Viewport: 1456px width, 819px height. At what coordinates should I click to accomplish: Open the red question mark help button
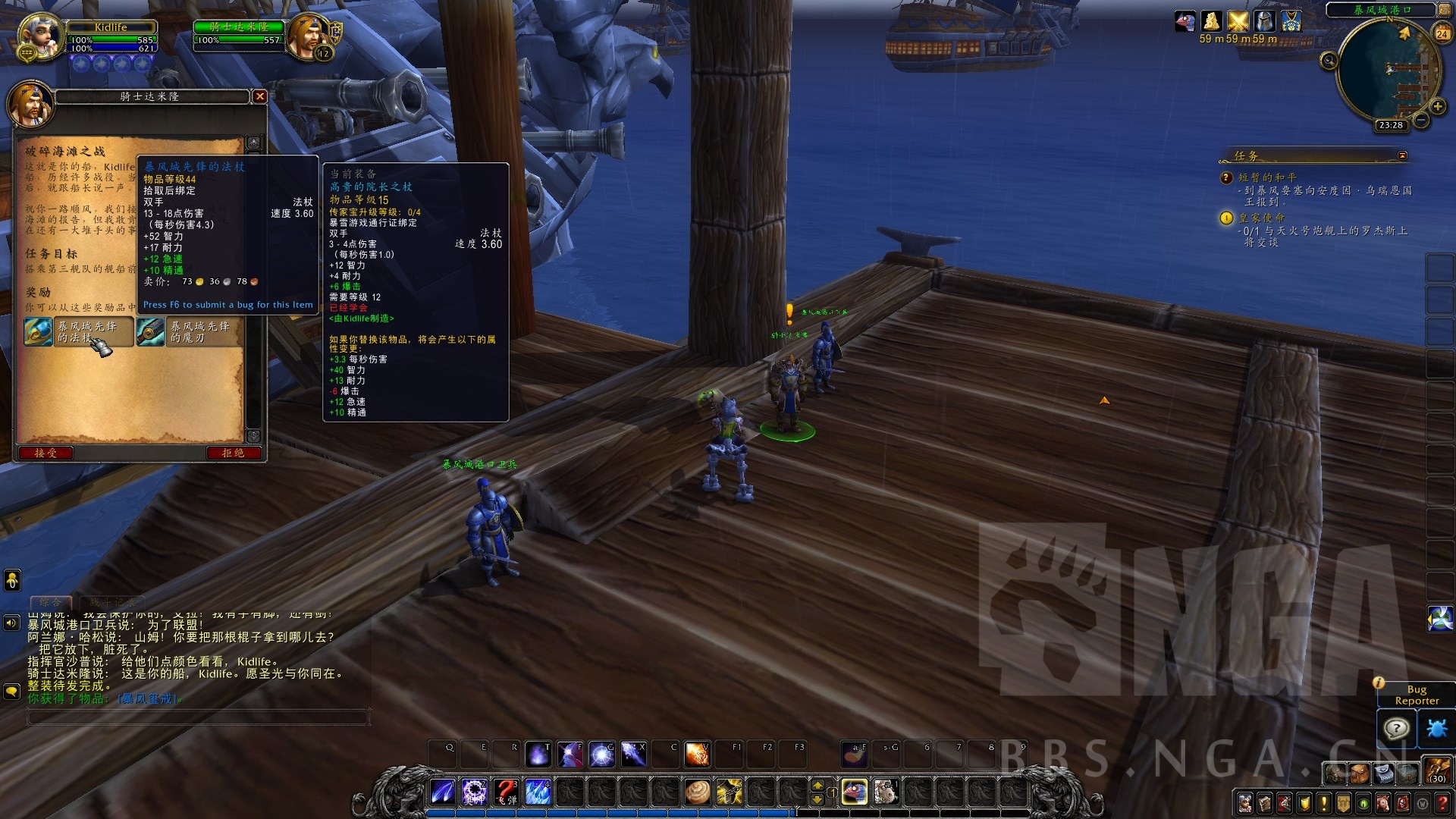(1442, 803)
